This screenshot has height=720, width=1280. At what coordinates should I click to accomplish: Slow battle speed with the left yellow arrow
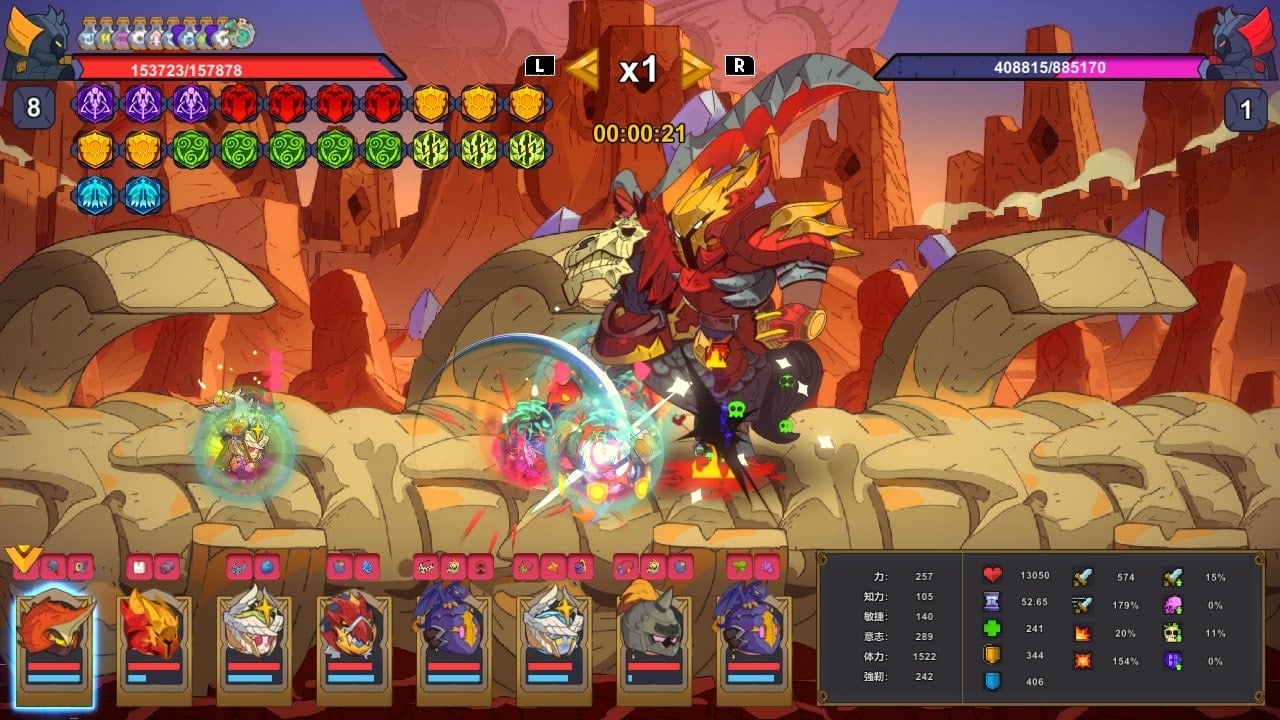[583, 68]
